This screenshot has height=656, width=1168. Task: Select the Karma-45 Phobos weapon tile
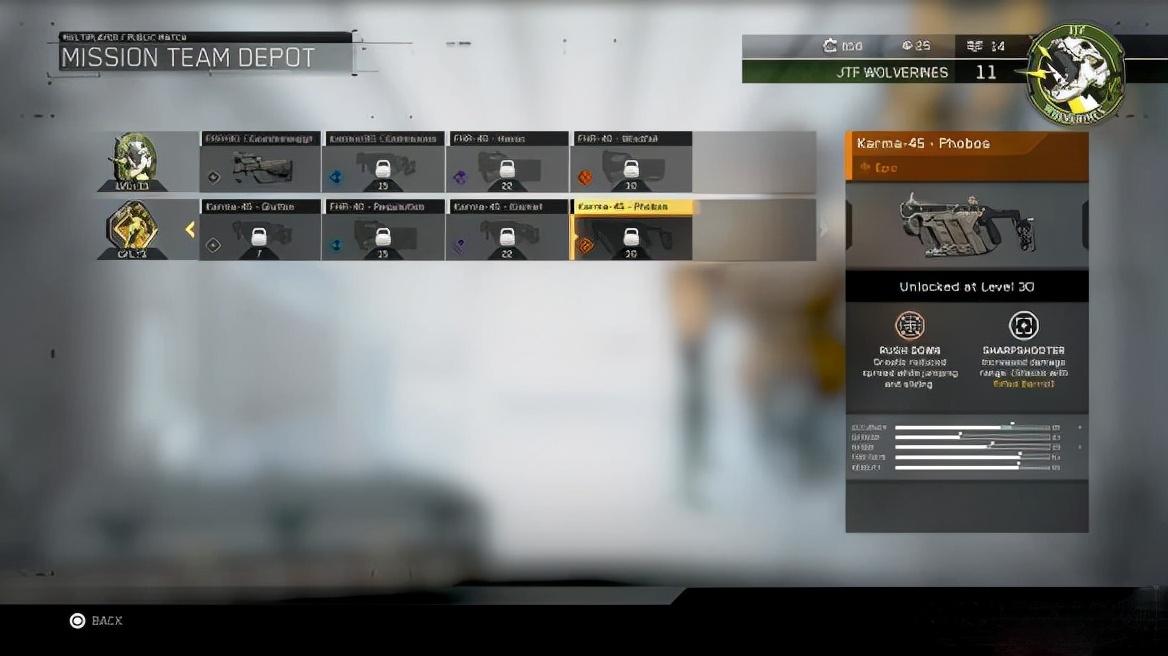click(x=631, y=230)
